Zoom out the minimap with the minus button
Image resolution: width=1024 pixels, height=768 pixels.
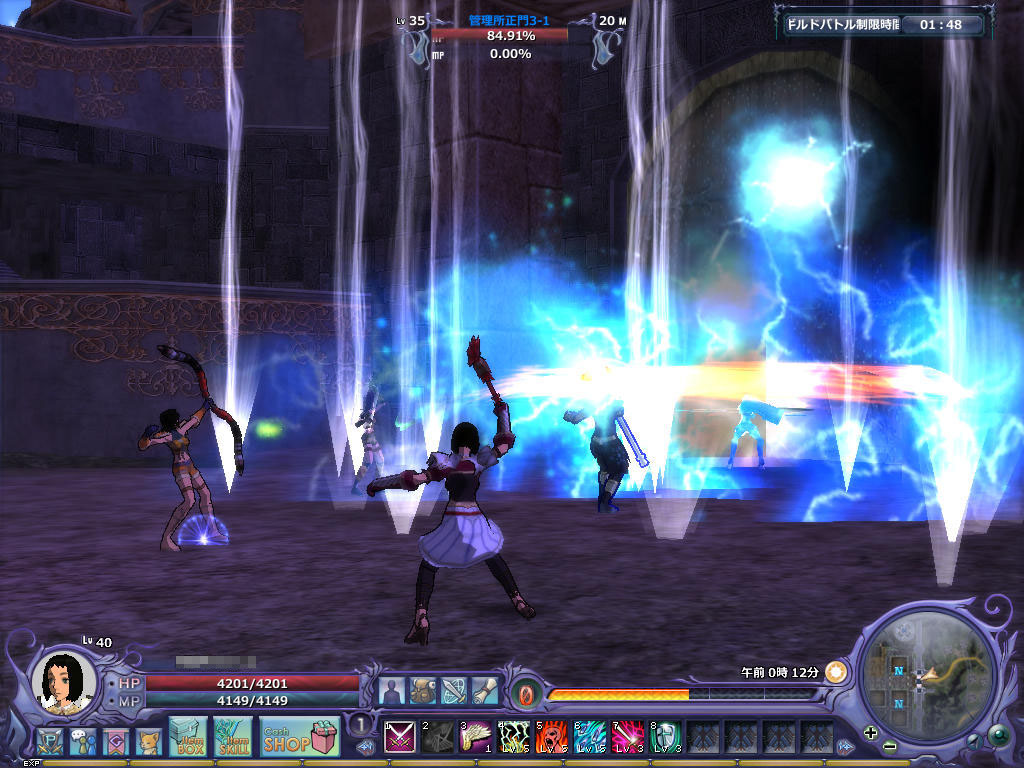889,747
